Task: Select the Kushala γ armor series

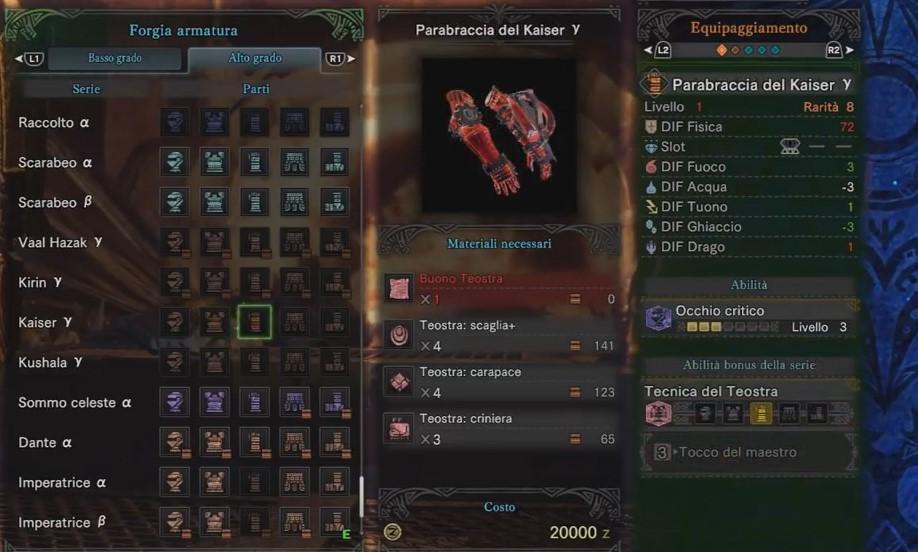Action: click(x=50, y=362)
